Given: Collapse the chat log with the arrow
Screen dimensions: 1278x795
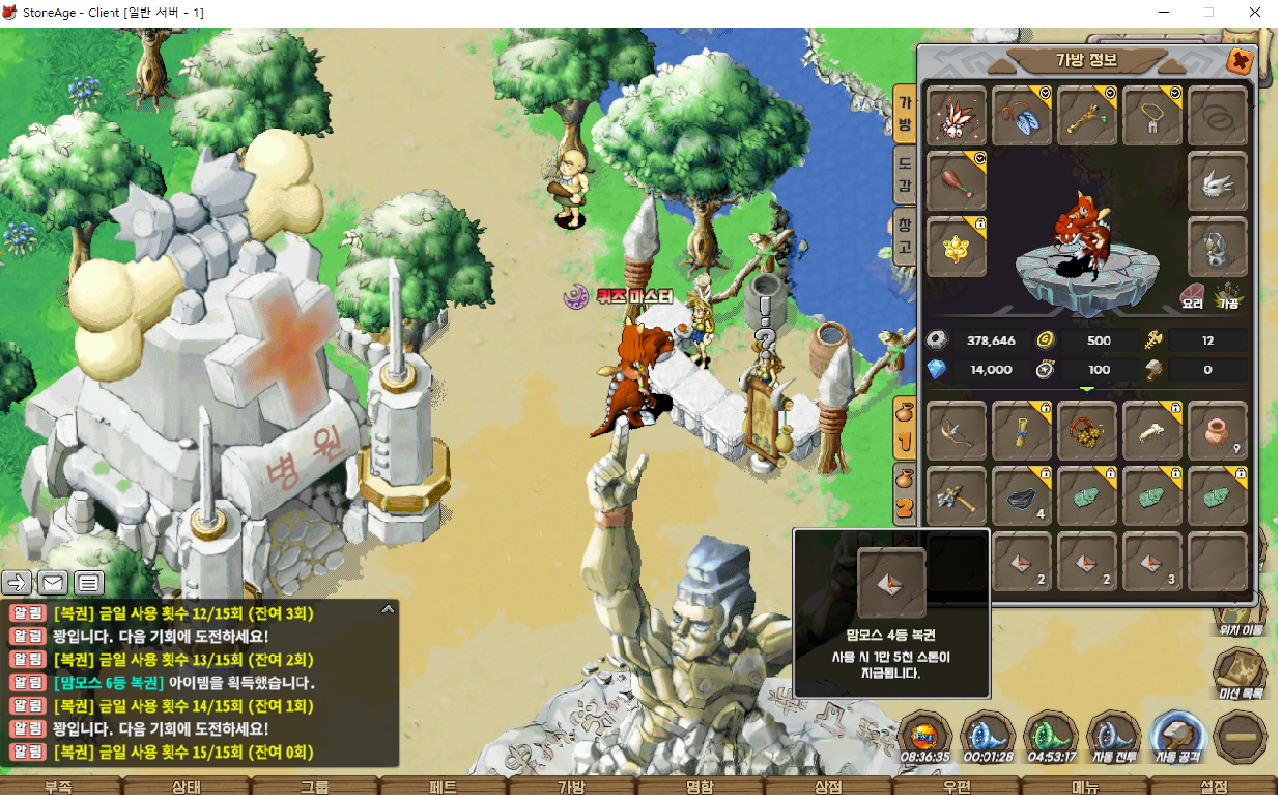Looking at the screenshot, I should [x=388, y=608].
